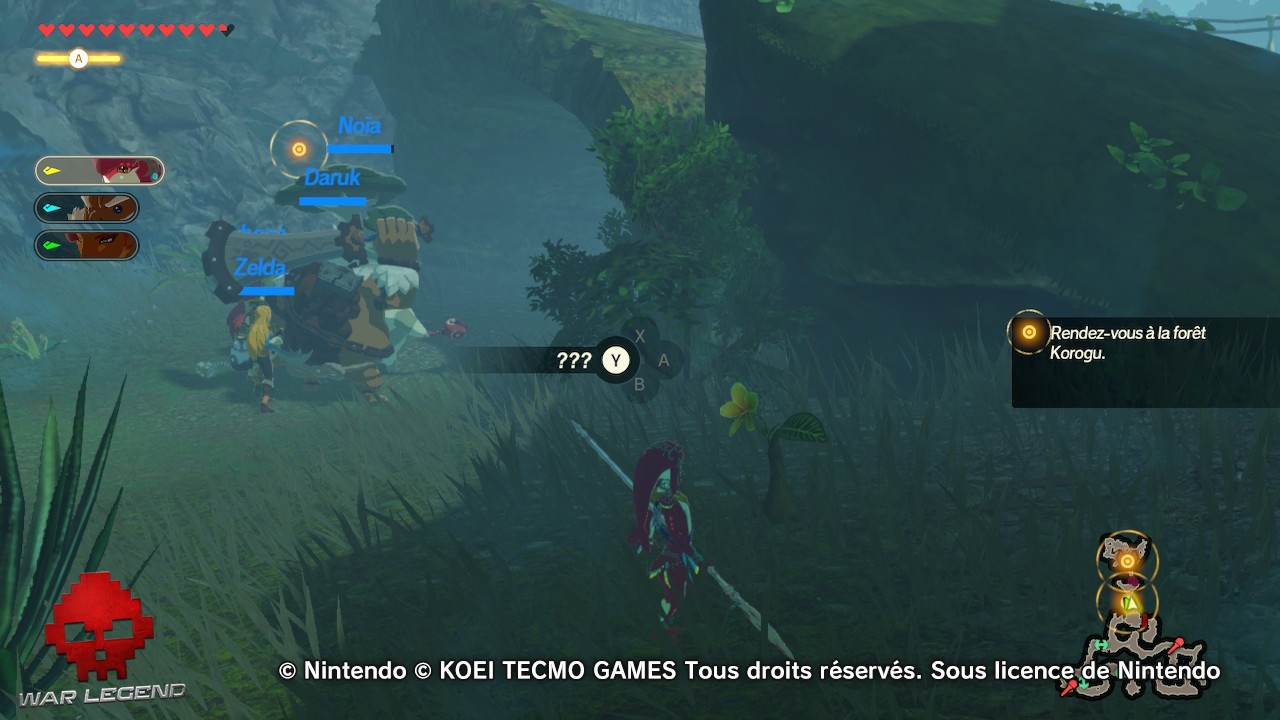Click the B button icon below the prompt
The height and width of the screenshot is (720, 1280).
tap(641, 384)
